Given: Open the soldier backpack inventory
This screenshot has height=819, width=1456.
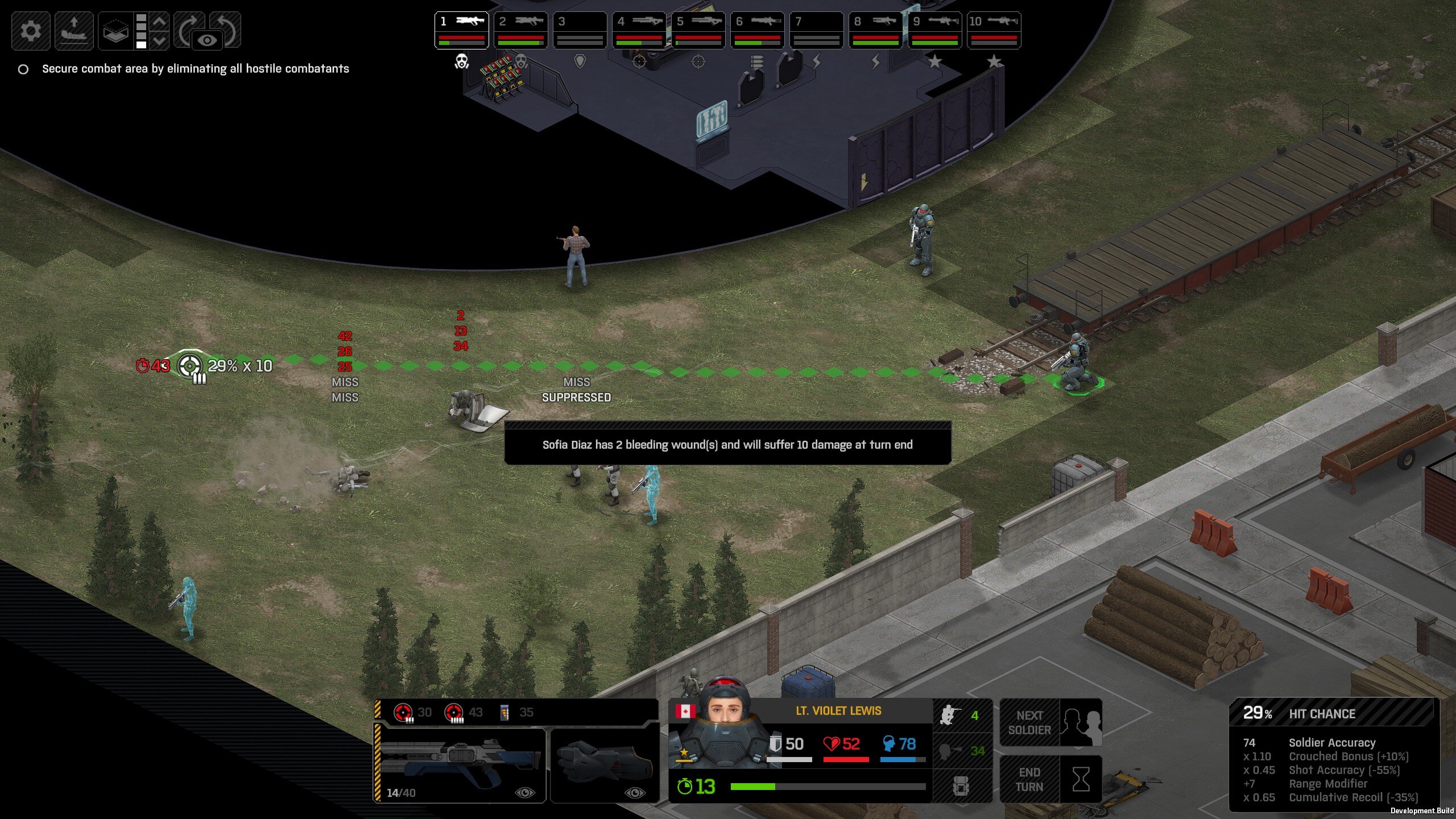Looking at the screenshot, I should 961,786.
